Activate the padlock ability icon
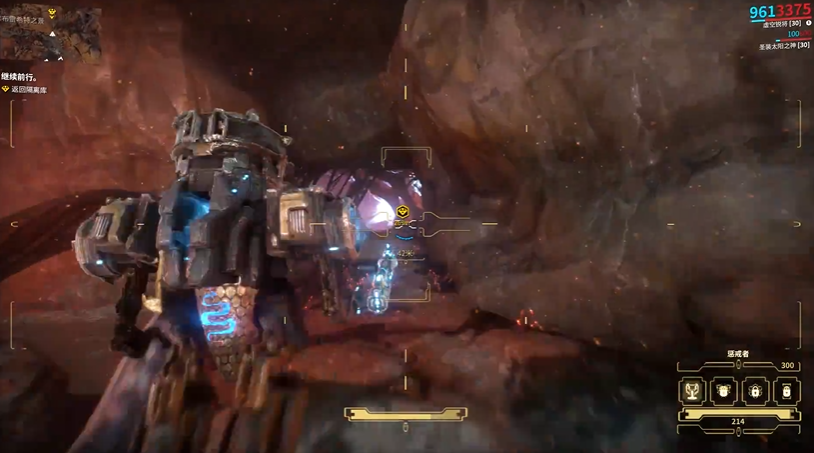Screen dimensions: 814x453 [756, 391]
